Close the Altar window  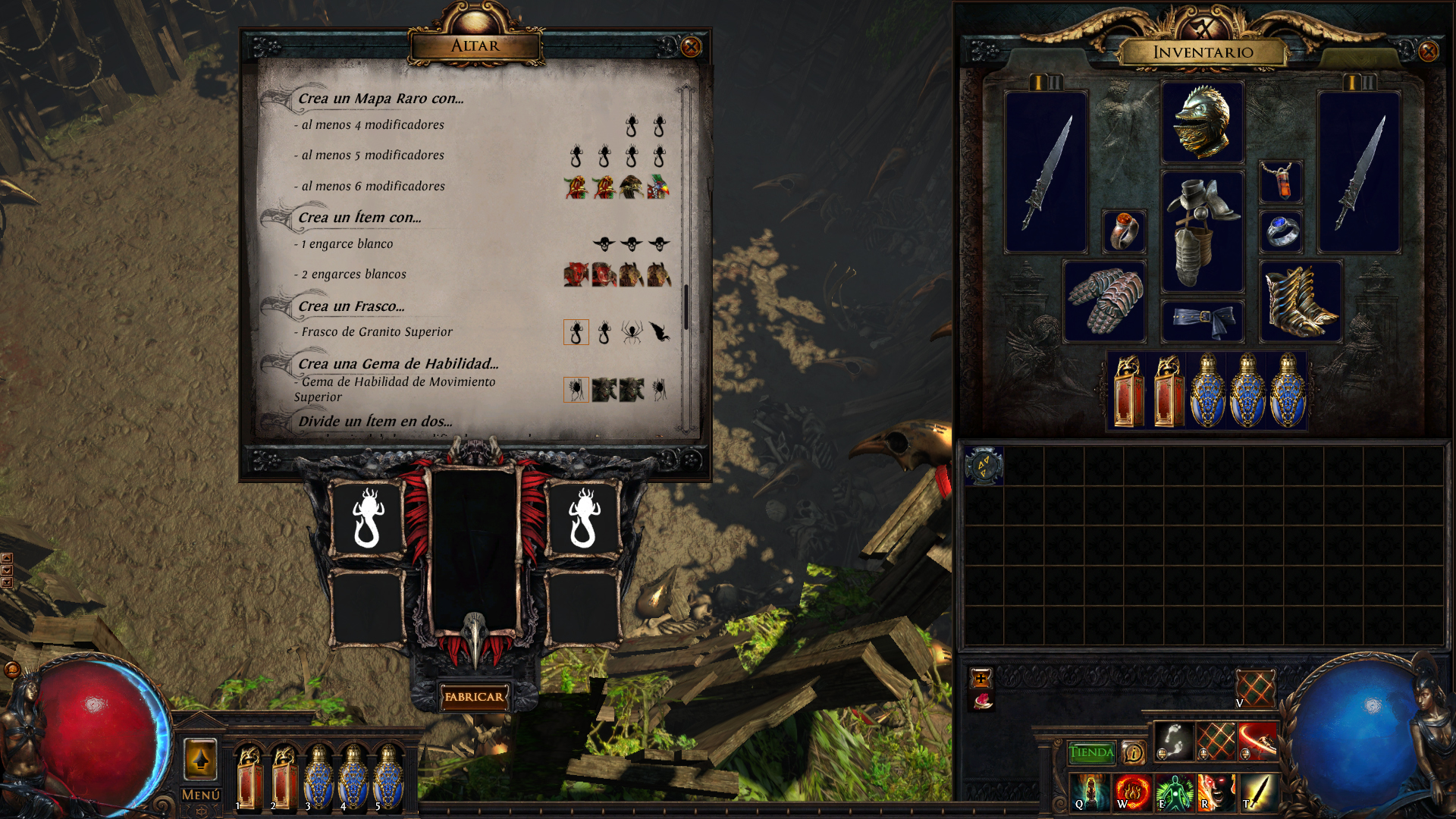tap(691, 47)
